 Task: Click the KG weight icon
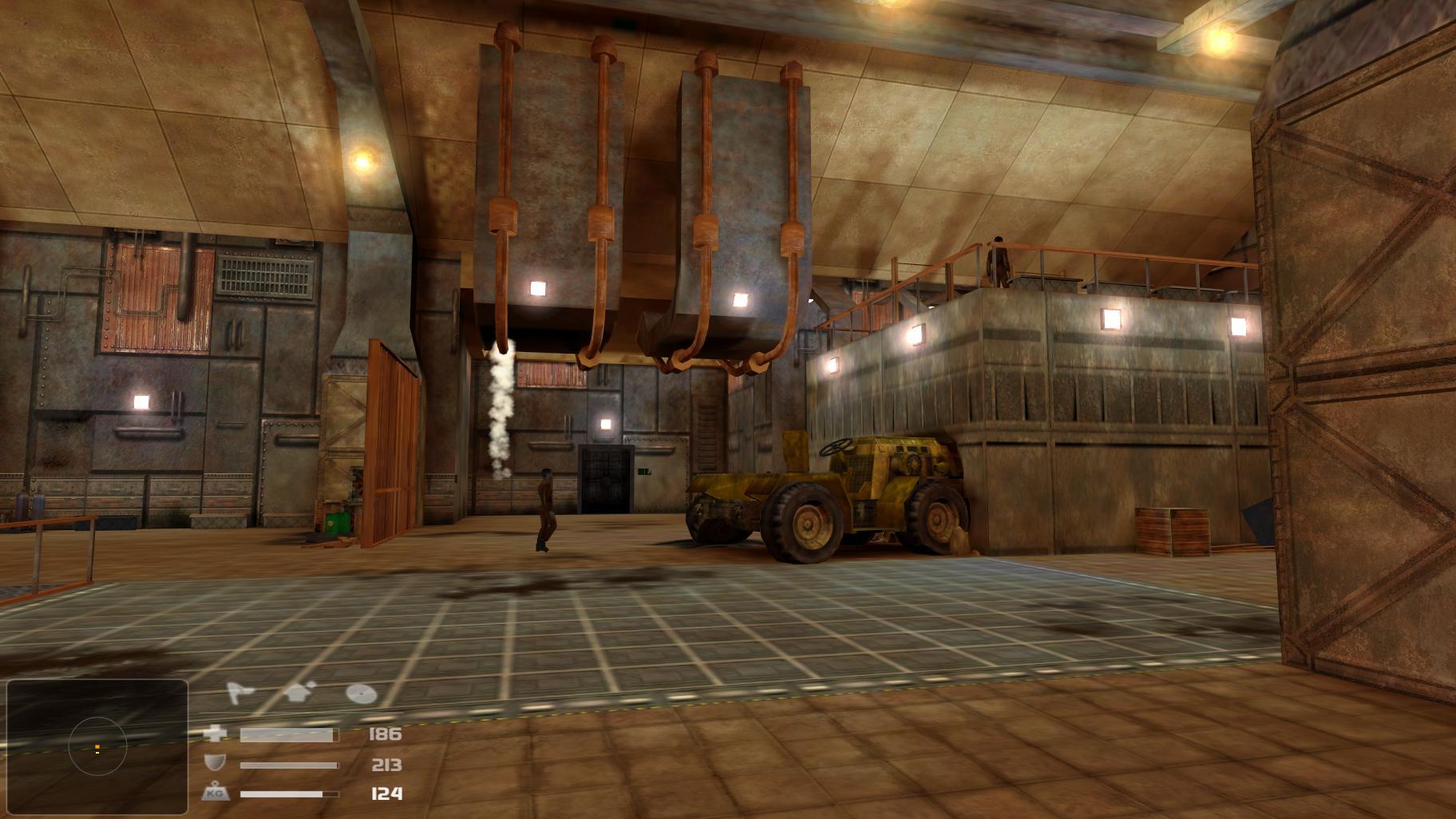[216, 793]
